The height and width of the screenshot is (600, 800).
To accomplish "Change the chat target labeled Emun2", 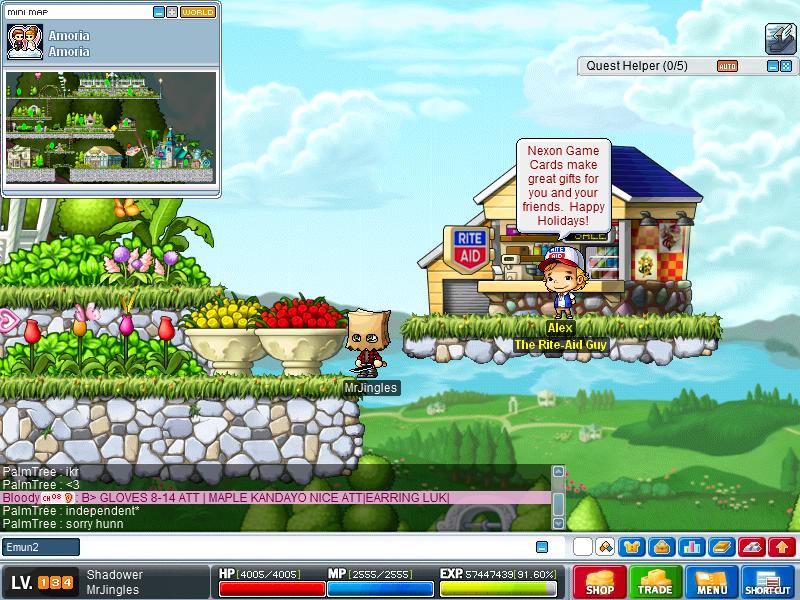I will pos(41,547).
